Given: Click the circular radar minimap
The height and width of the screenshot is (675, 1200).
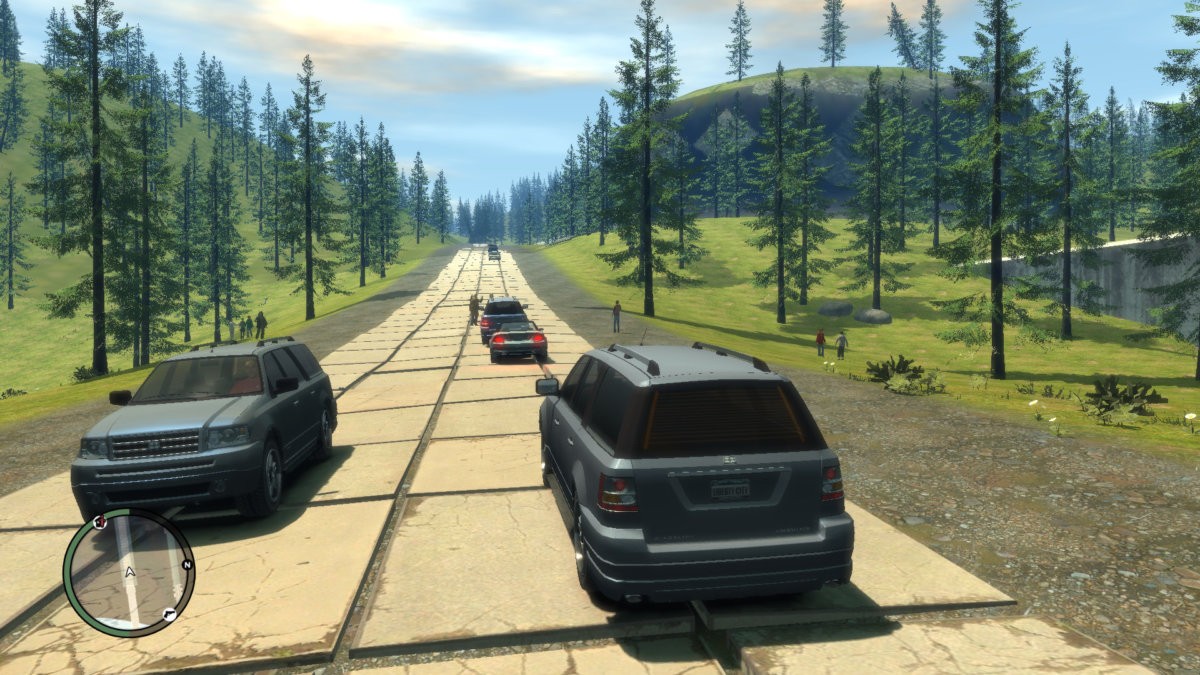Looking at the screenshot, I should [x=129, y=572].
